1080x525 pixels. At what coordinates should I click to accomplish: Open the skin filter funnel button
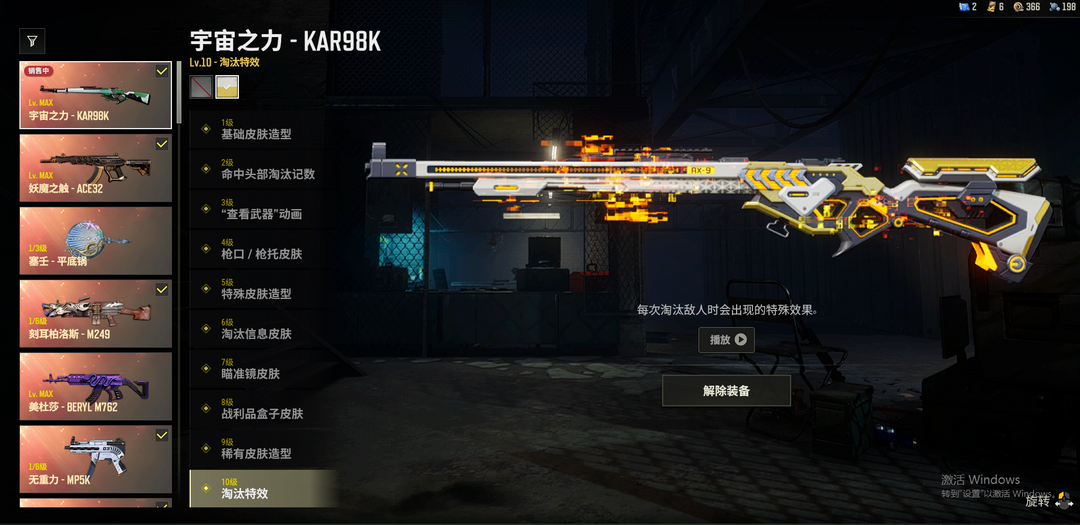point(32,41)
